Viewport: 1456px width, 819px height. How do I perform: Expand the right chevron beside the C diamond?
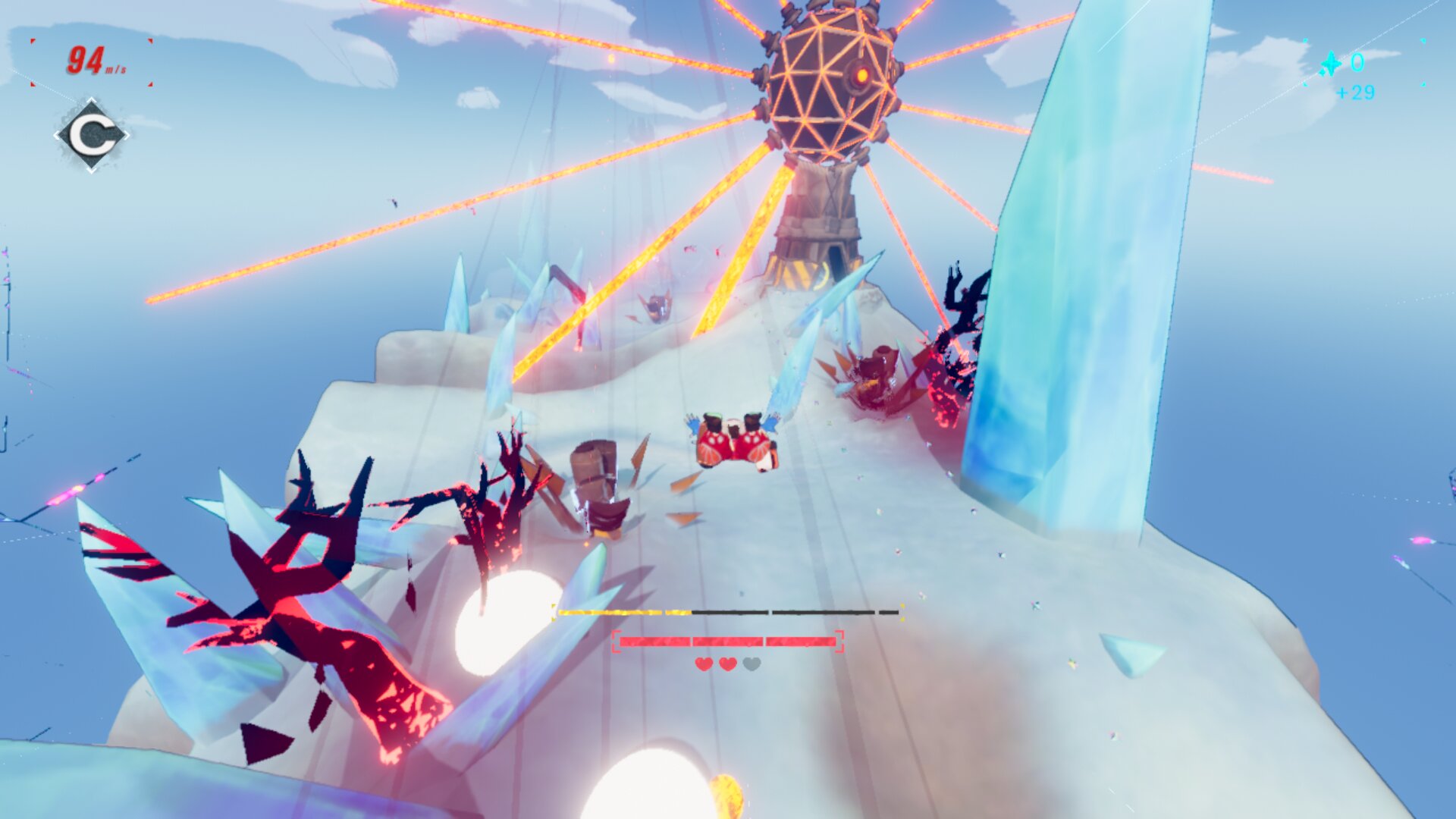[126, 134]
